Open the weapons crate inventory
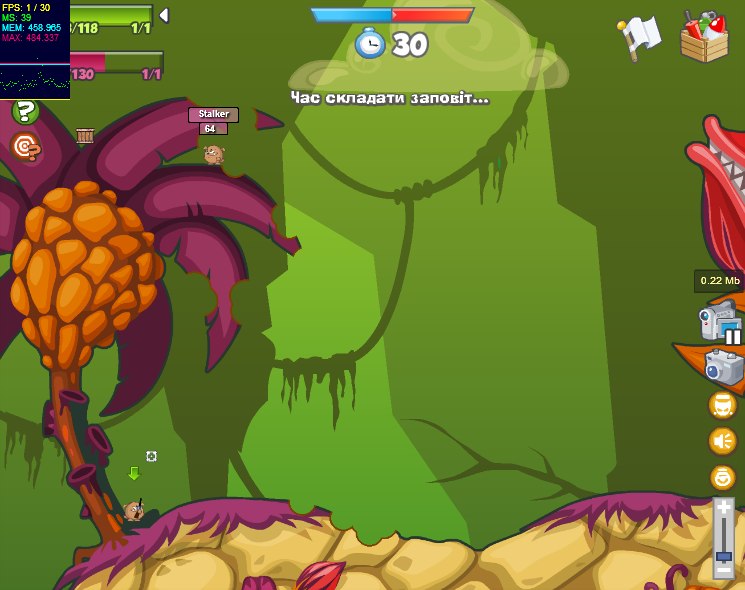The height and width of the screenshot is (590, 745). pyautogui.click(x=704, y=38)
